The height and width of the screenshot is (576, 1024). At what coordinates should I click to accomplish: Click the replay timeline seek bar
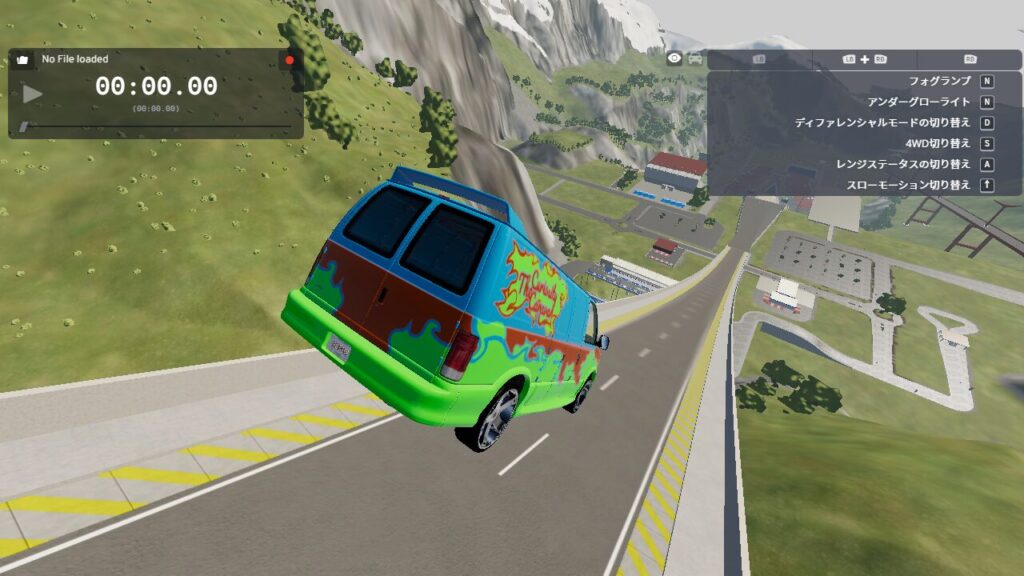tap(160, 126)
